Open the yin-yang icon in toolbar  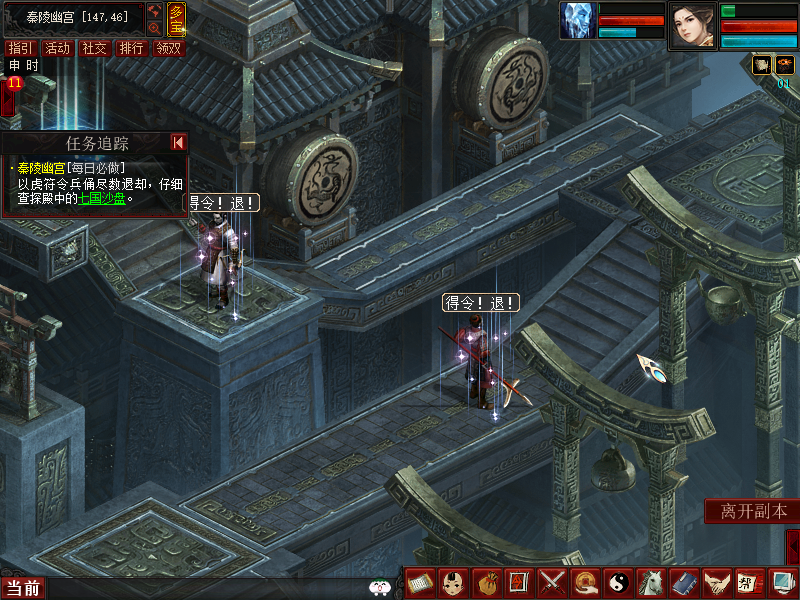click(617, 582)
